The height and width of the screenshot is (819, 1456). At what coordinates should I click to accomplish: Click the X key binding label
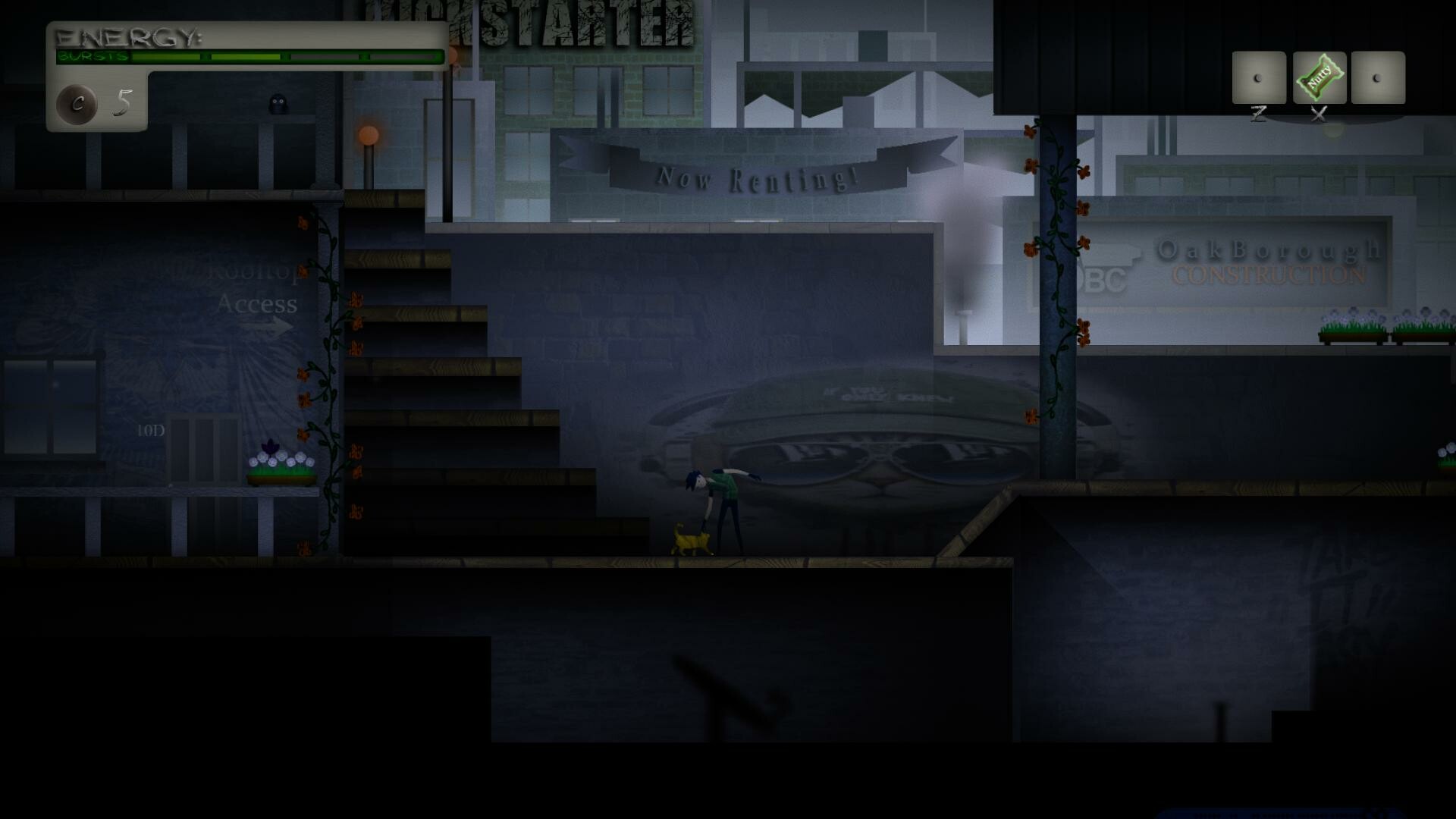point(1317,116)
